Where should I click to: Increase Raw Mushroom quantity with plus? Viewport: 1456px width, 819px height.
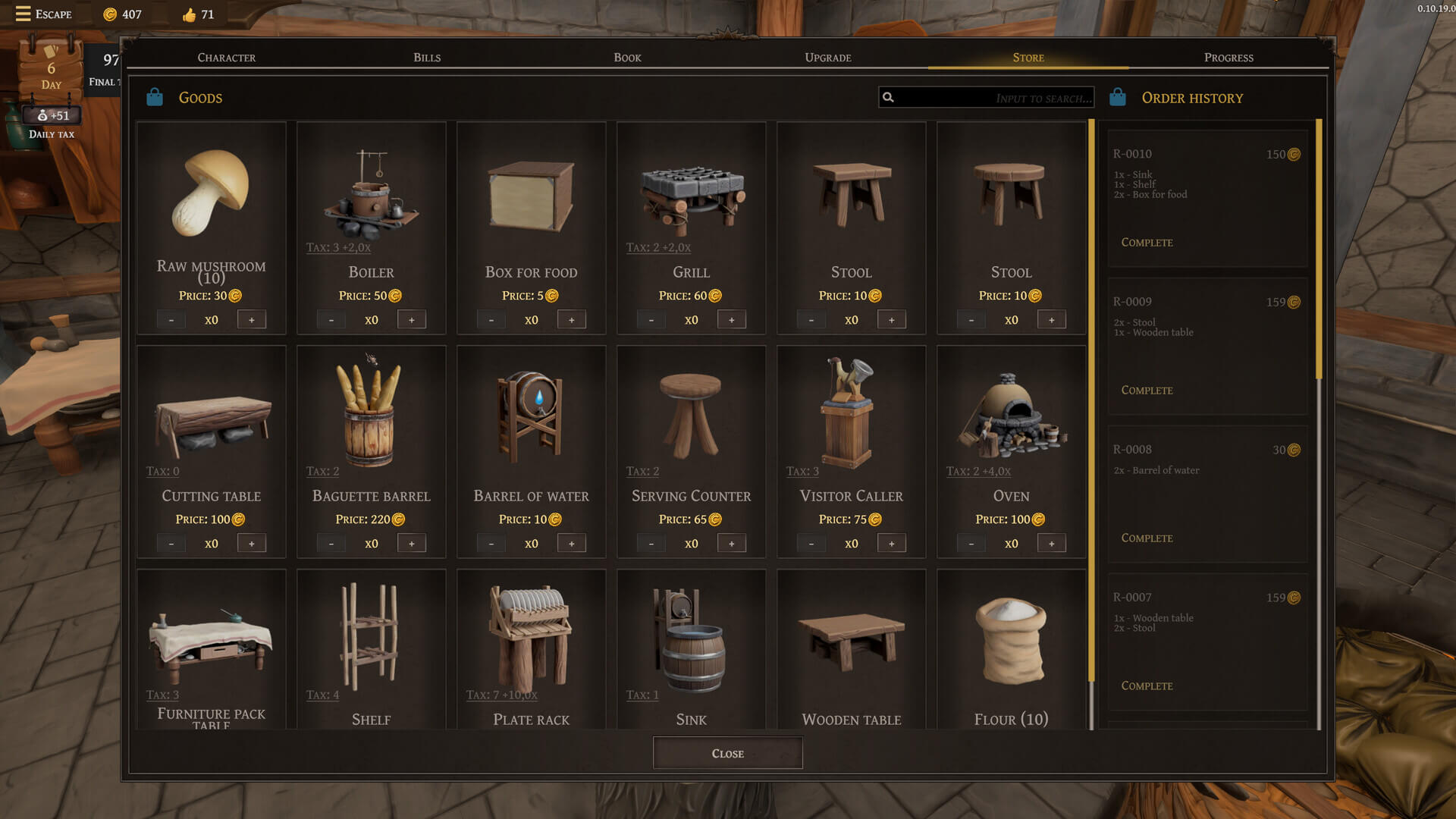(252, 320)
